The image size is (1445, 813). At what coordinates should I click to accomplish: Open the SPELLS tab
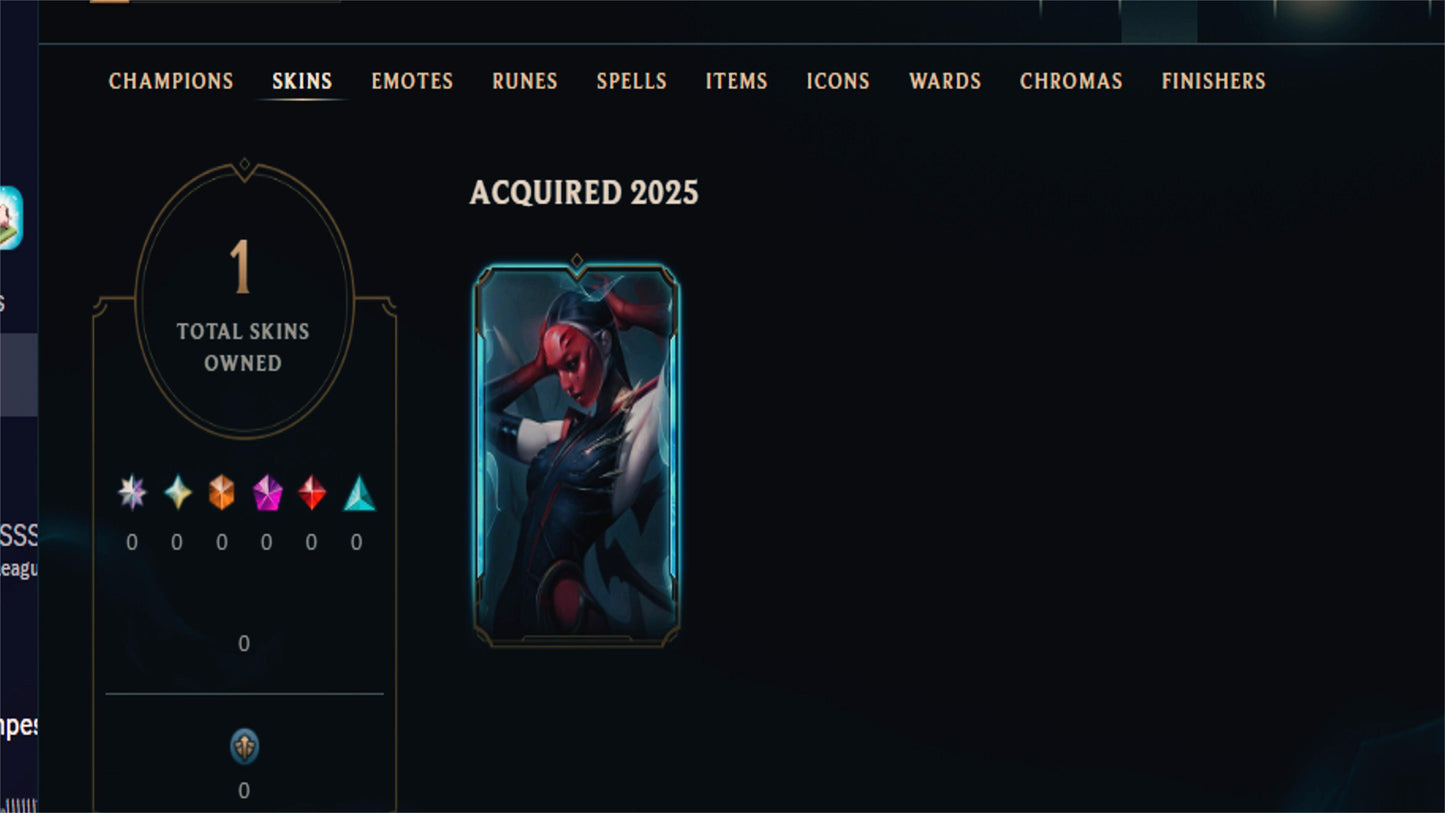pyautogui.click(x=631, y=81)
